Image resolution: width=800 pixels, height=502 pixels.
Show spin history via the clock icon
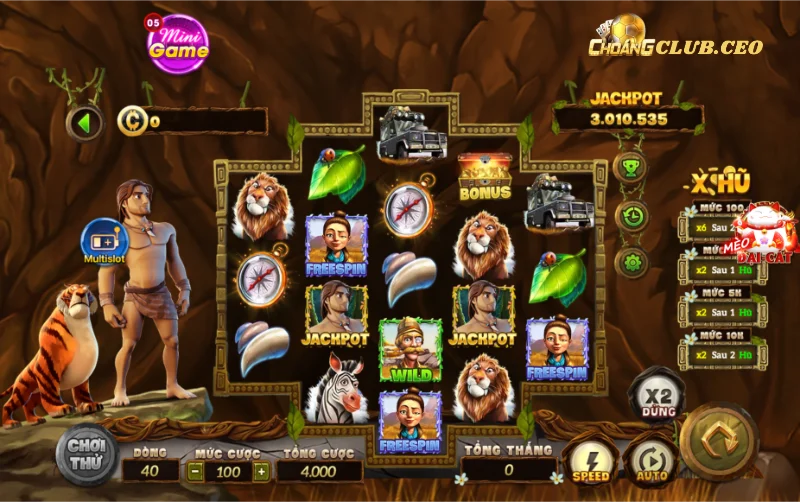[630, 215]
